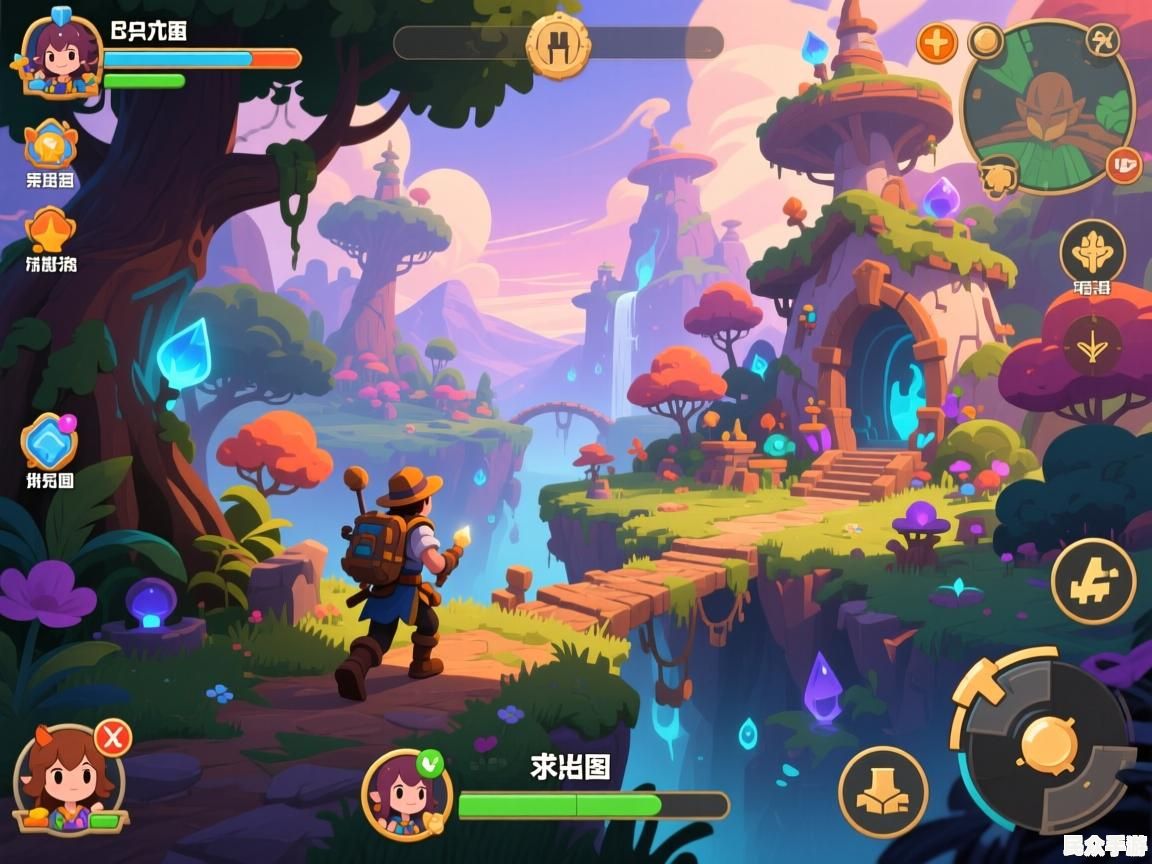The height and width of the screenshot is (864, 1152).
Task: Select the orange star badge icon
Action: 50,232
